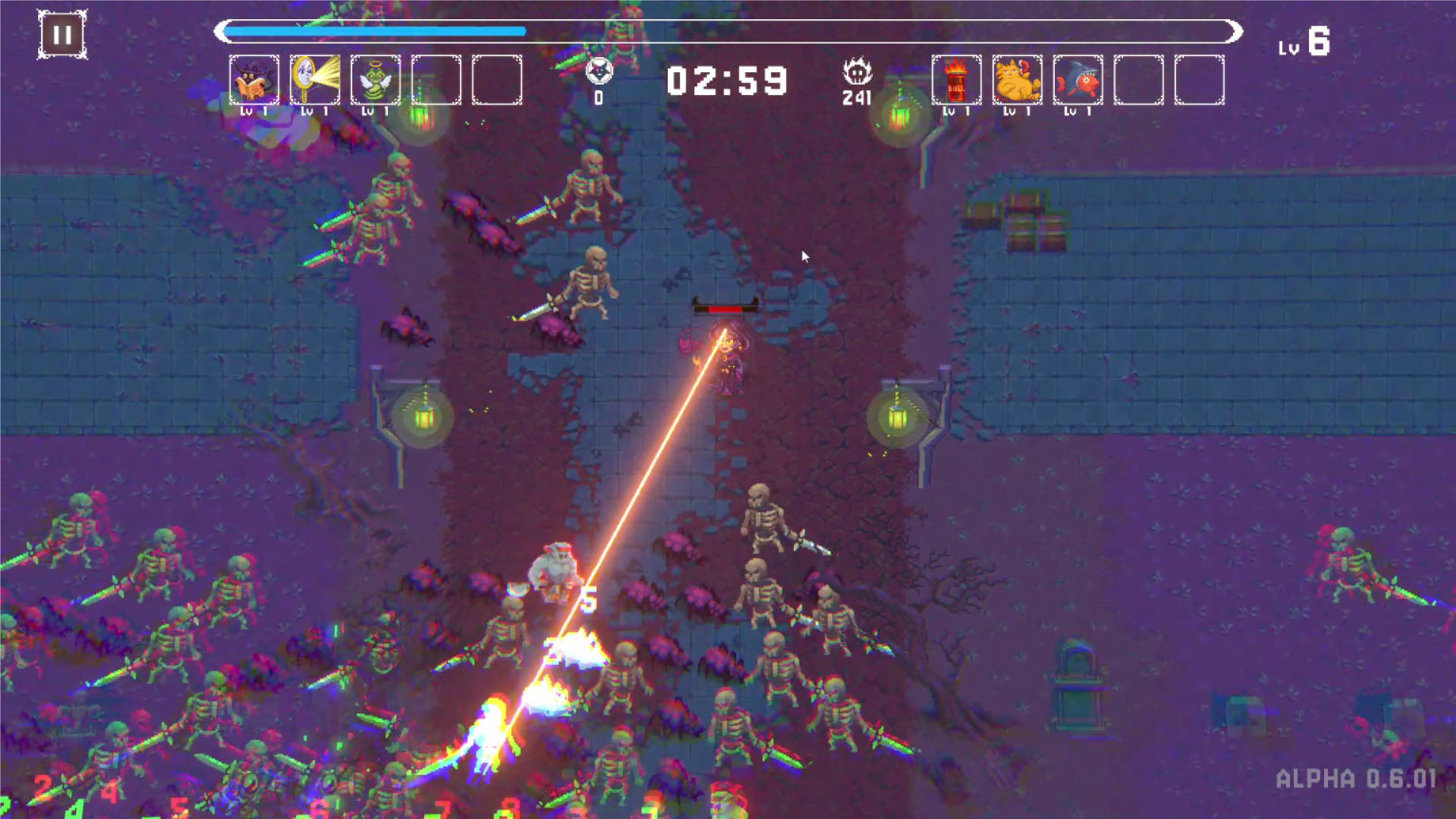
Task: Click the glowing hand mirror weapon icon
Action: click(315, 81)
